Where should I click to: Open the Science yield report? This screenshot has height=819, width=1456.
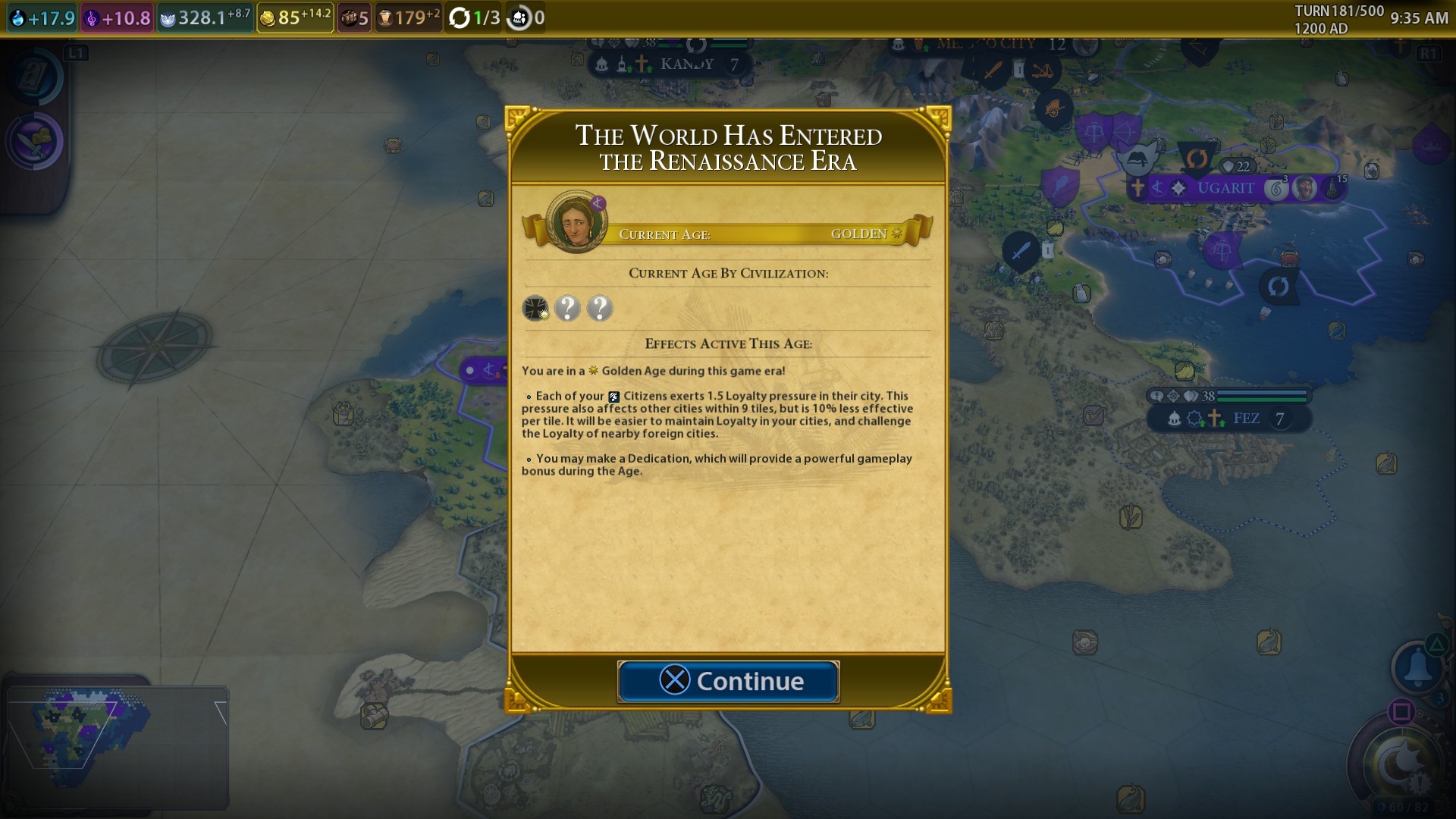click(42, 17)
